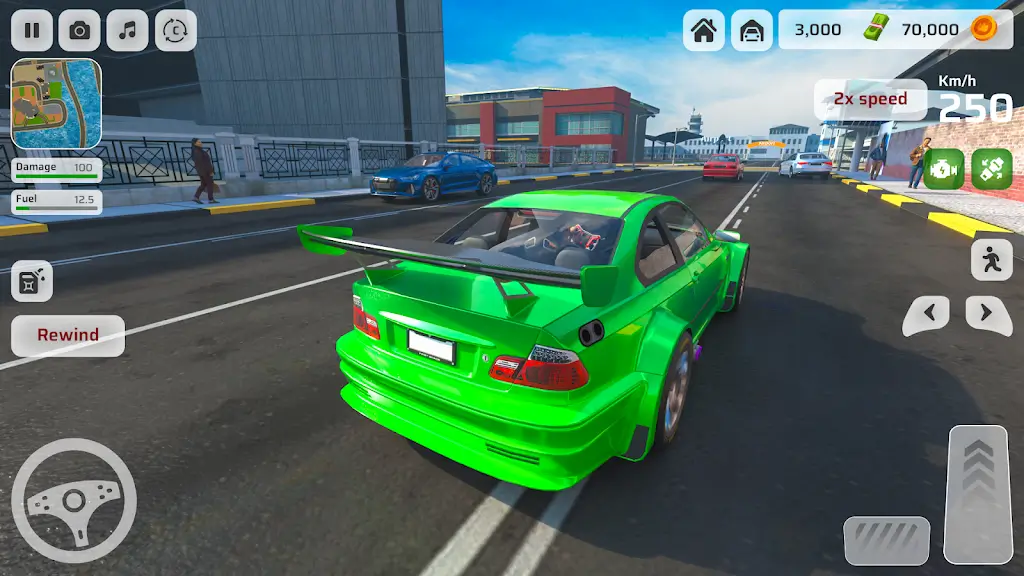Tap the left arrow indicator button
This screenshot has width=1024, height=576.
point(926,315)
